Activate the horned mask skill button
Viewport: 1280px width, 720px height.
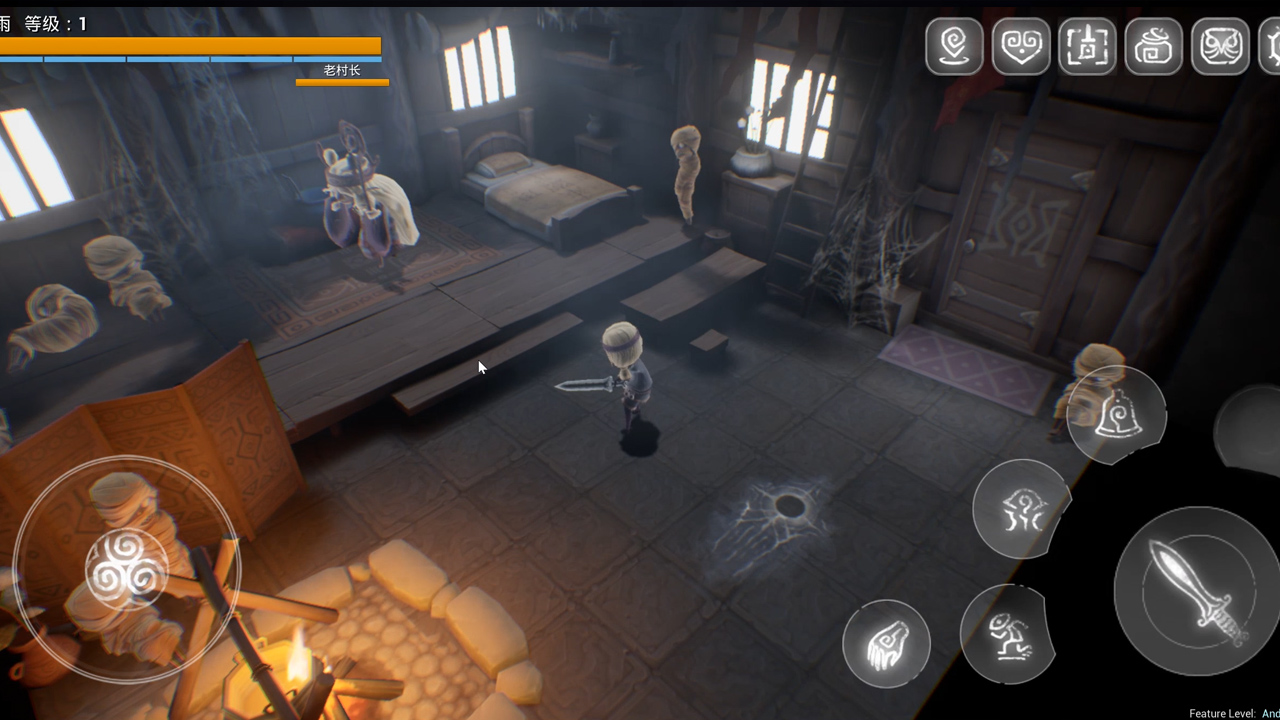pyautogui.click(x=1020, y=509)
